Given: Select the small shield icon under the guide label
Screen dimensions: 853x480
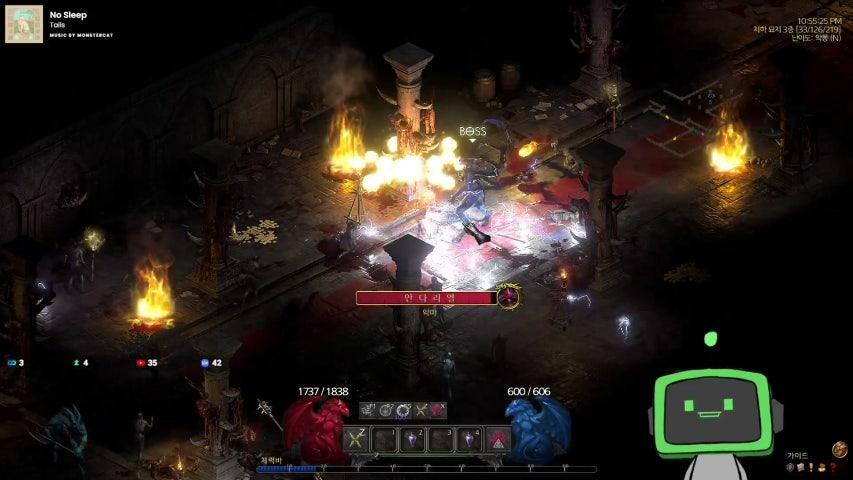Looking at the screenshot, I should point(791,467).
